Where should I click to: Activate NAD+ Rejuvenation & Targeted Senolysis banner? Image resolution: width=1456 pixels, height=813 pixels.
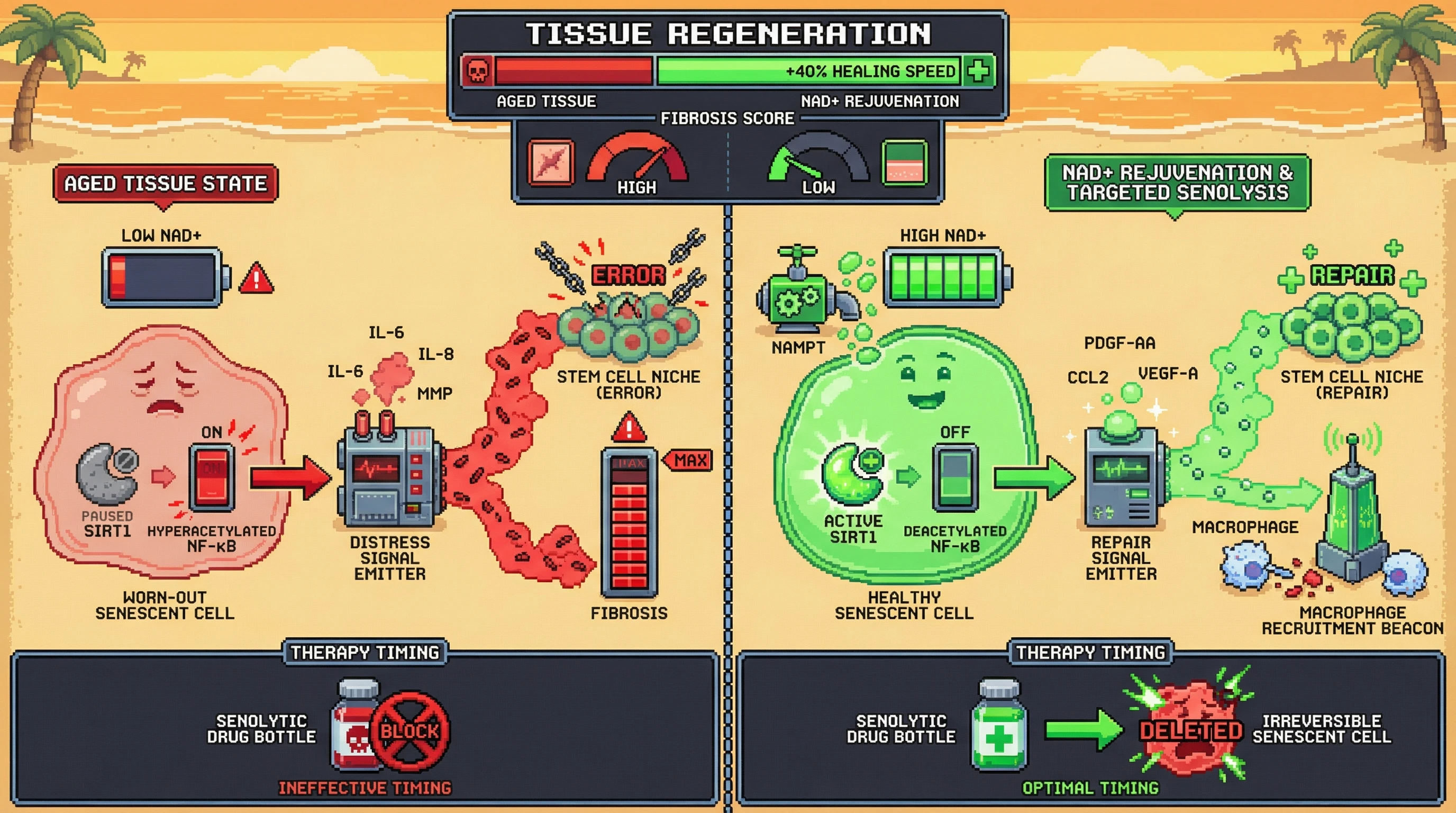(x=1177, y=183)
